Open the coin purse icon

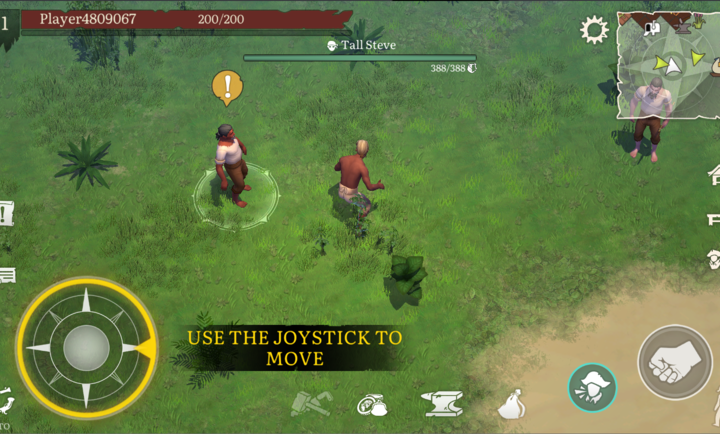click(x=373, y=405)
